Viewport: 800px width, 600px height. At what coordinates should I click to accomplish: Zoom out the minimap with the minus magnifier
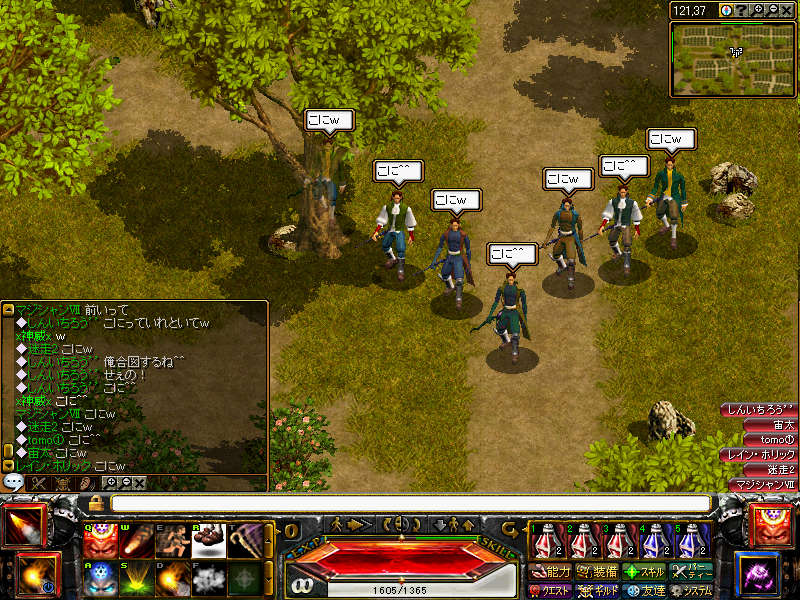(773, 10)
